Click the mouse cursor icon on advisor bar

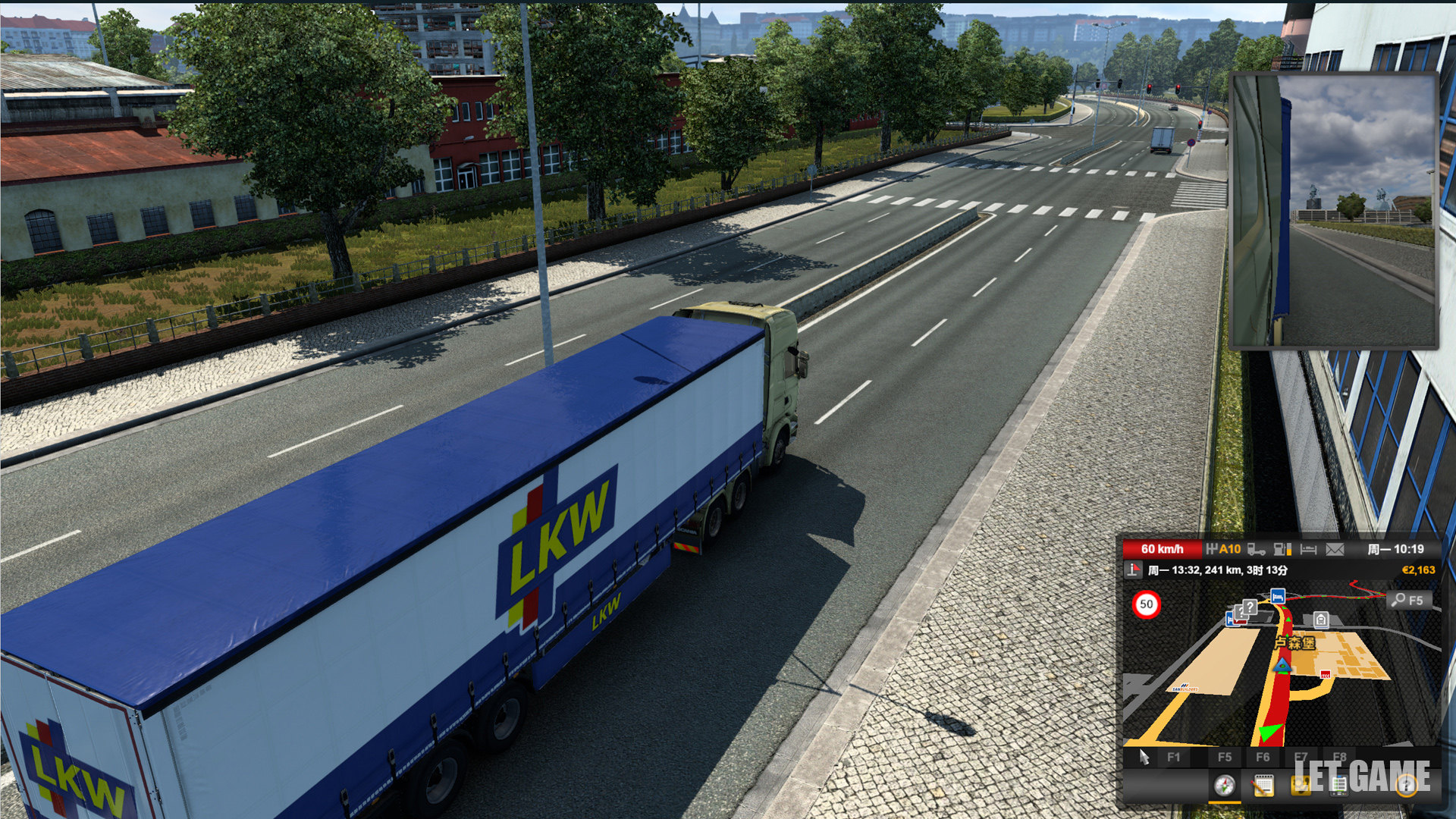tap(1144, 757)
